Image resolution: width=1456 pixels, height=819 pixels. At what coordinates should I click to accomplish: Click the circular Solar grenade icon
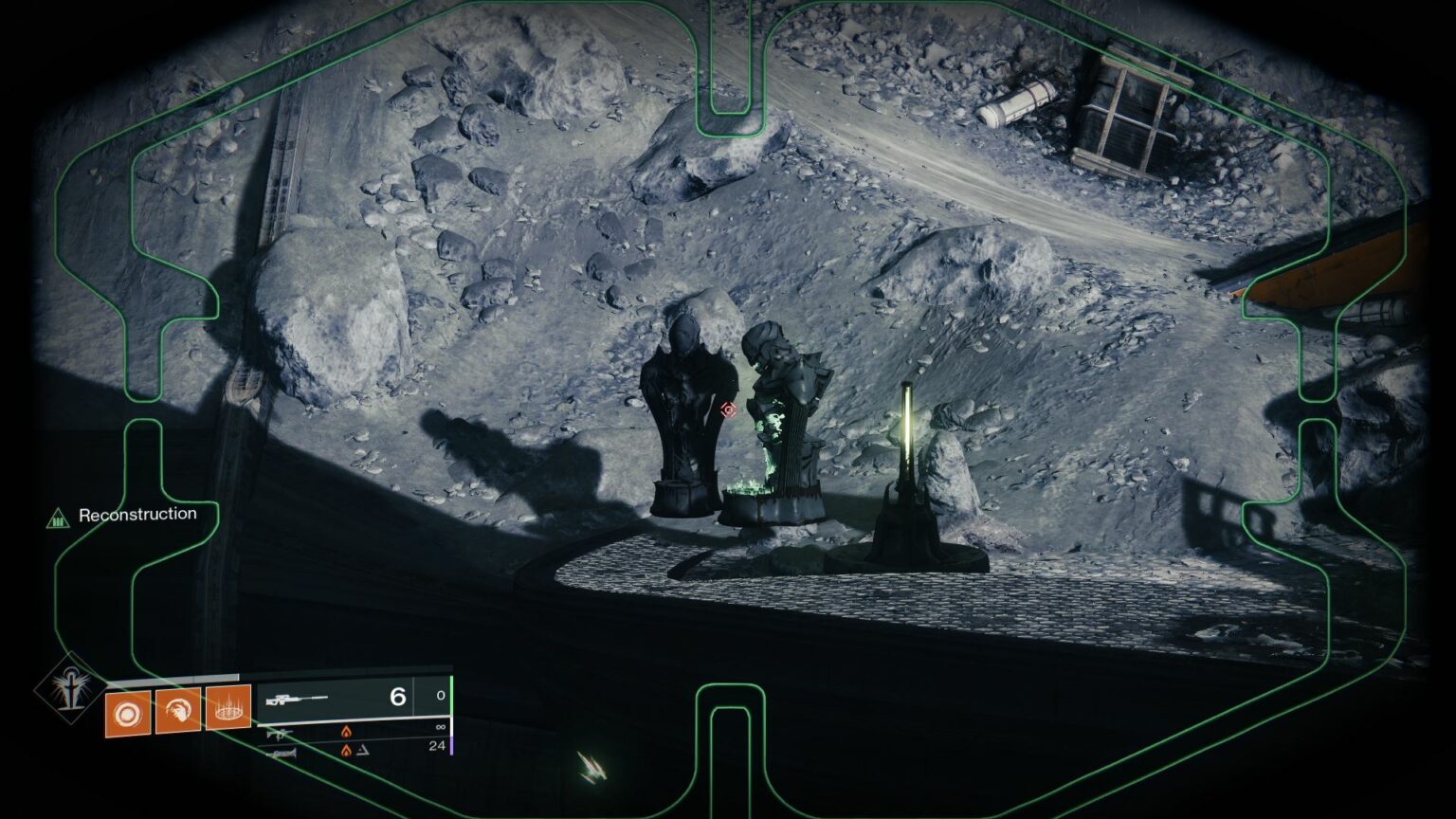[x=126, y=712]
